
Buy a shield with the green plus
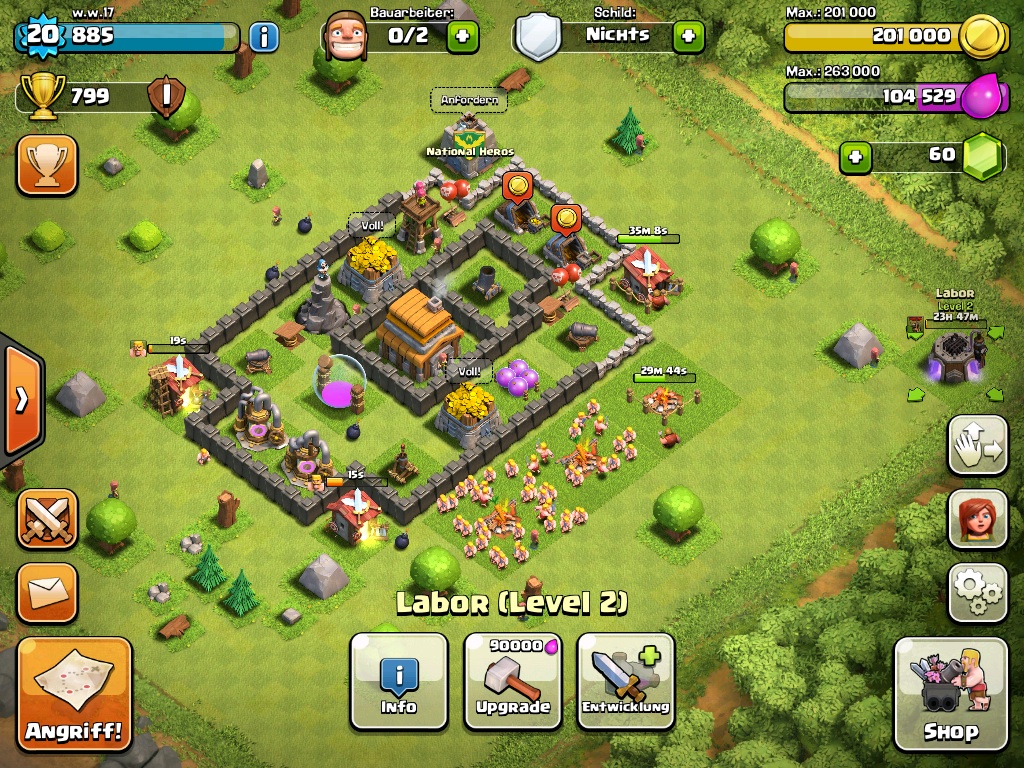coord(688,37)
